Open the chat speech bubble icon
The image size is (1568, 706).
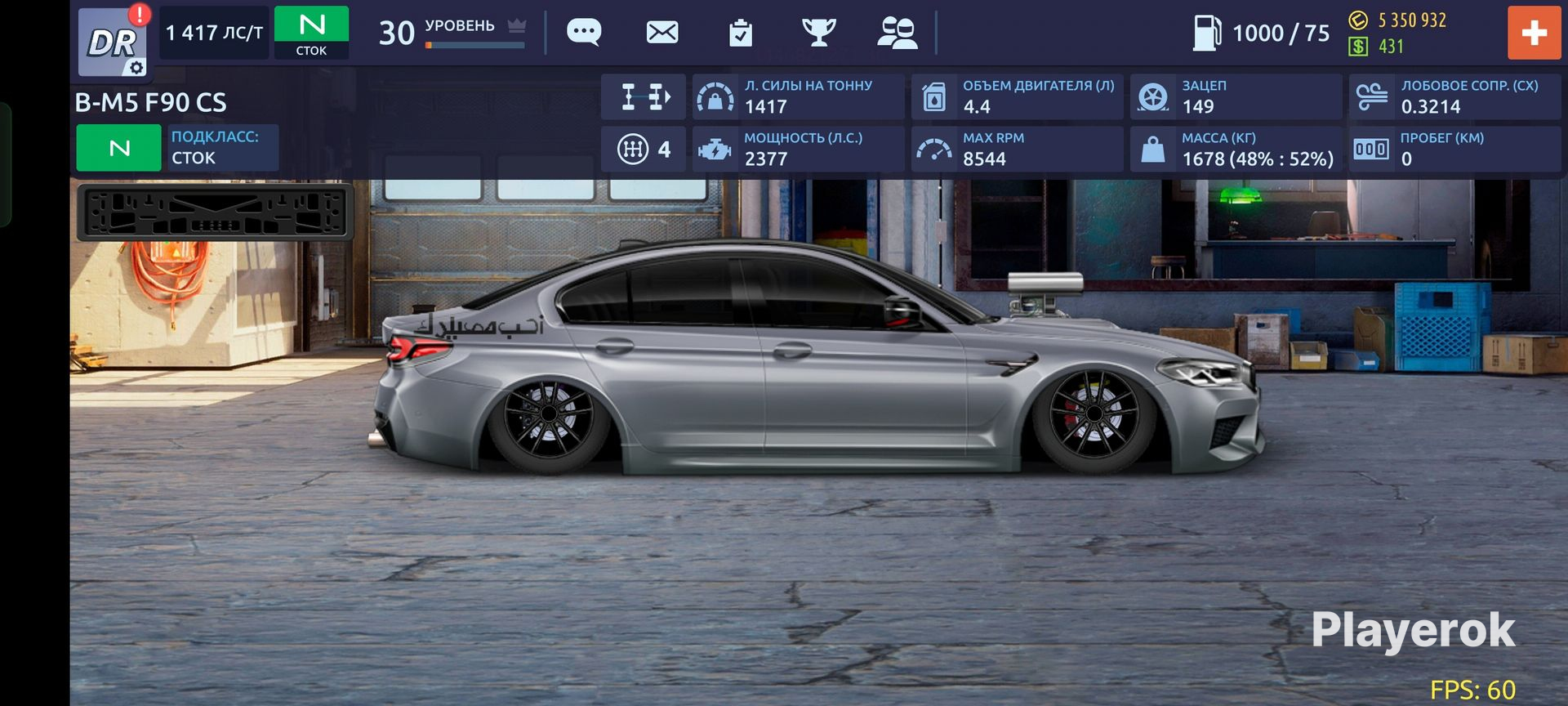[584, 33]
